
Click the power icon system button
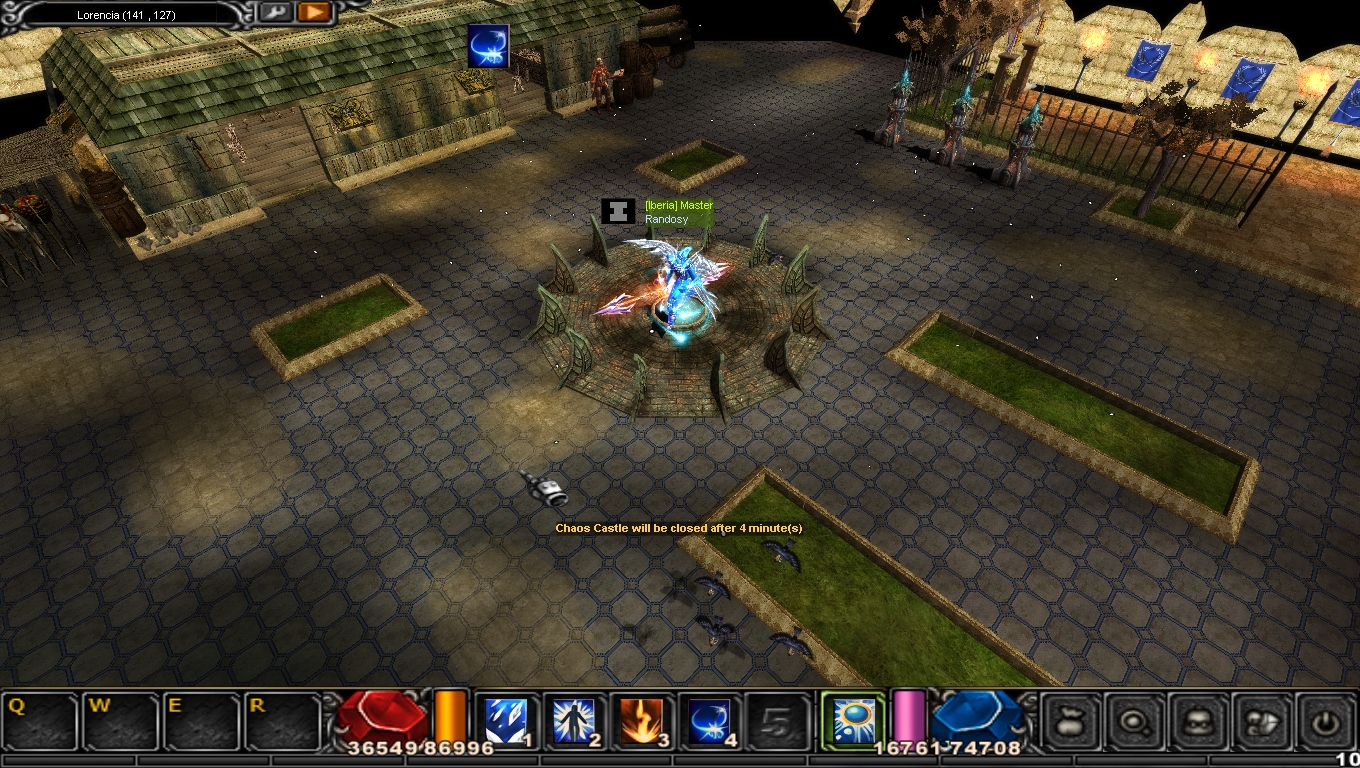1326,721
